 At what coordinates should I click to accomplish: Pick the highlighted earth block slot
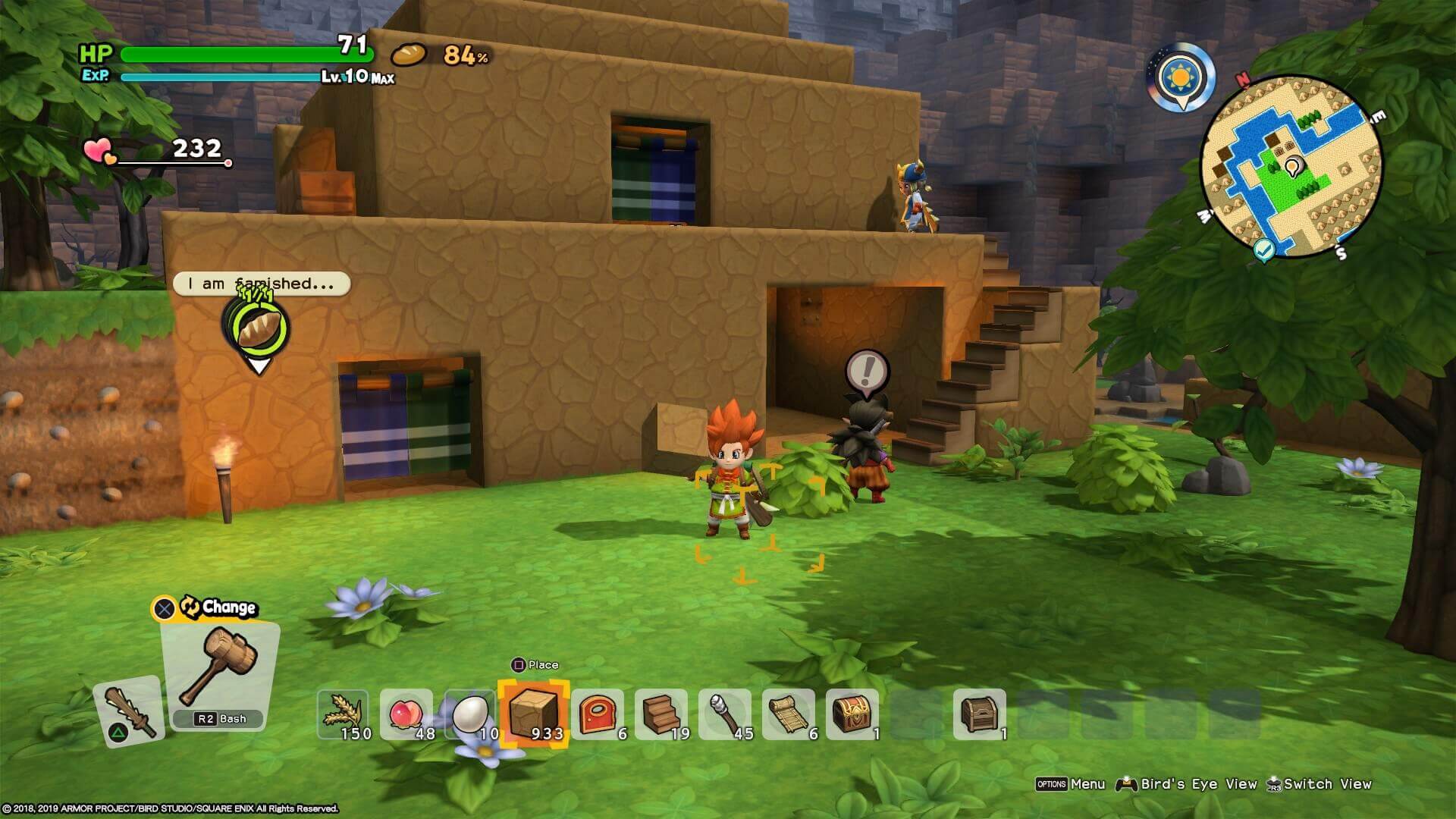tap(533, 714)
